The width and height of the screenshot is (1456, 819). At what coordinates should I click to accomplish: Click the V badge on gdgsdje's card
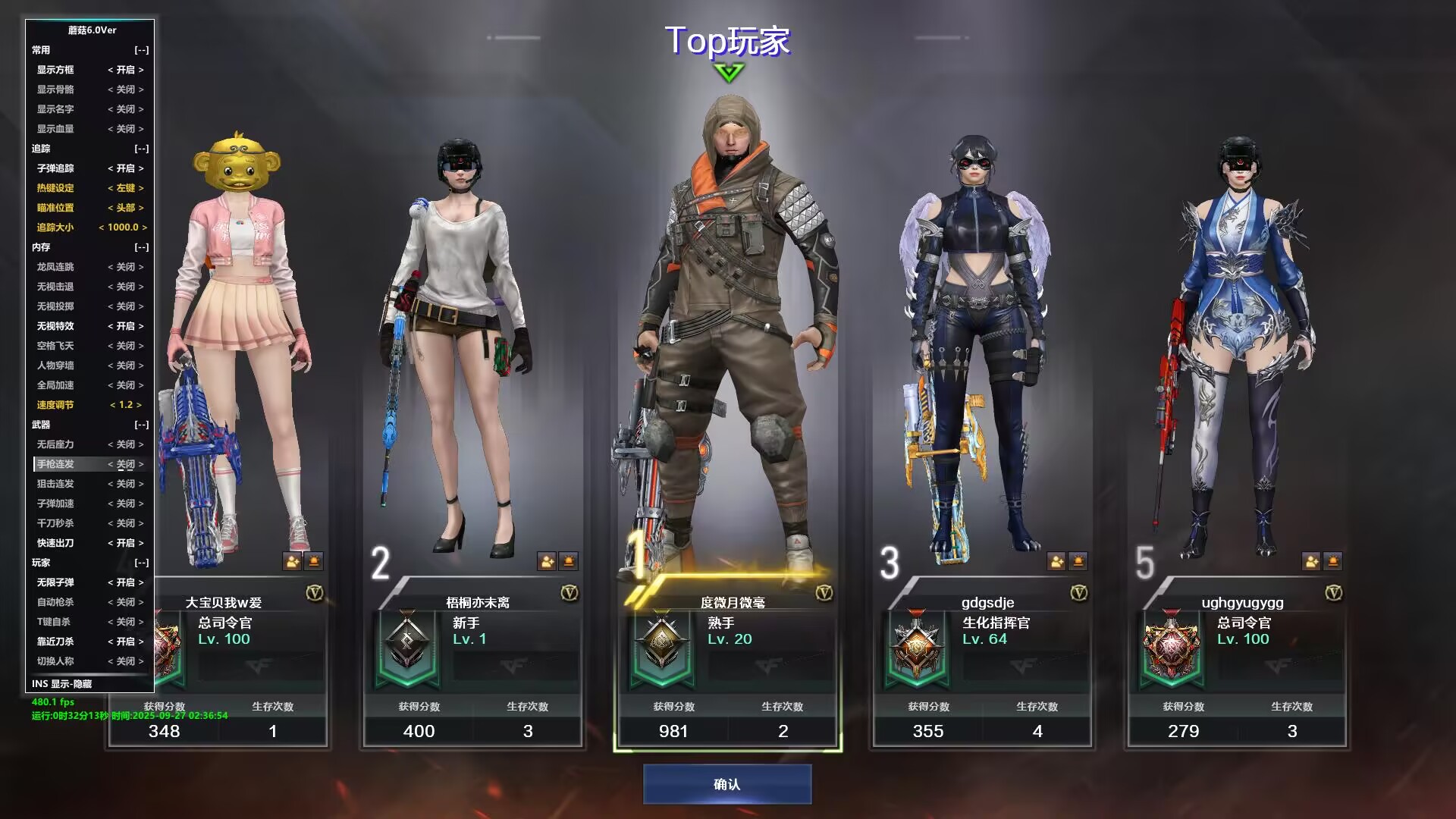(1079, 593)
